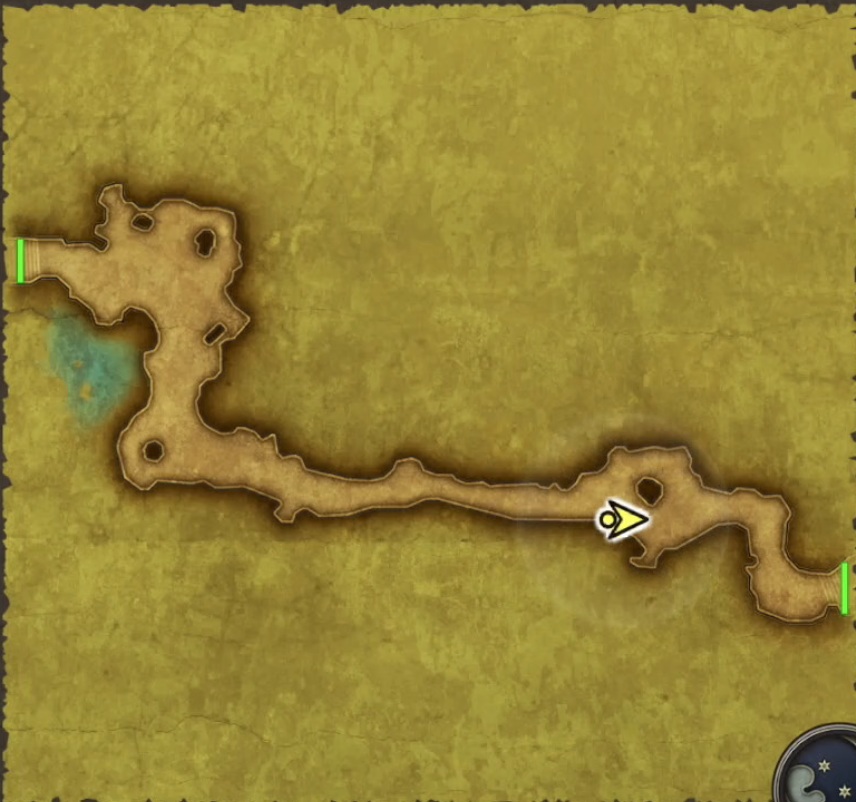Select the green exit marker on the west

coord(20,260)
